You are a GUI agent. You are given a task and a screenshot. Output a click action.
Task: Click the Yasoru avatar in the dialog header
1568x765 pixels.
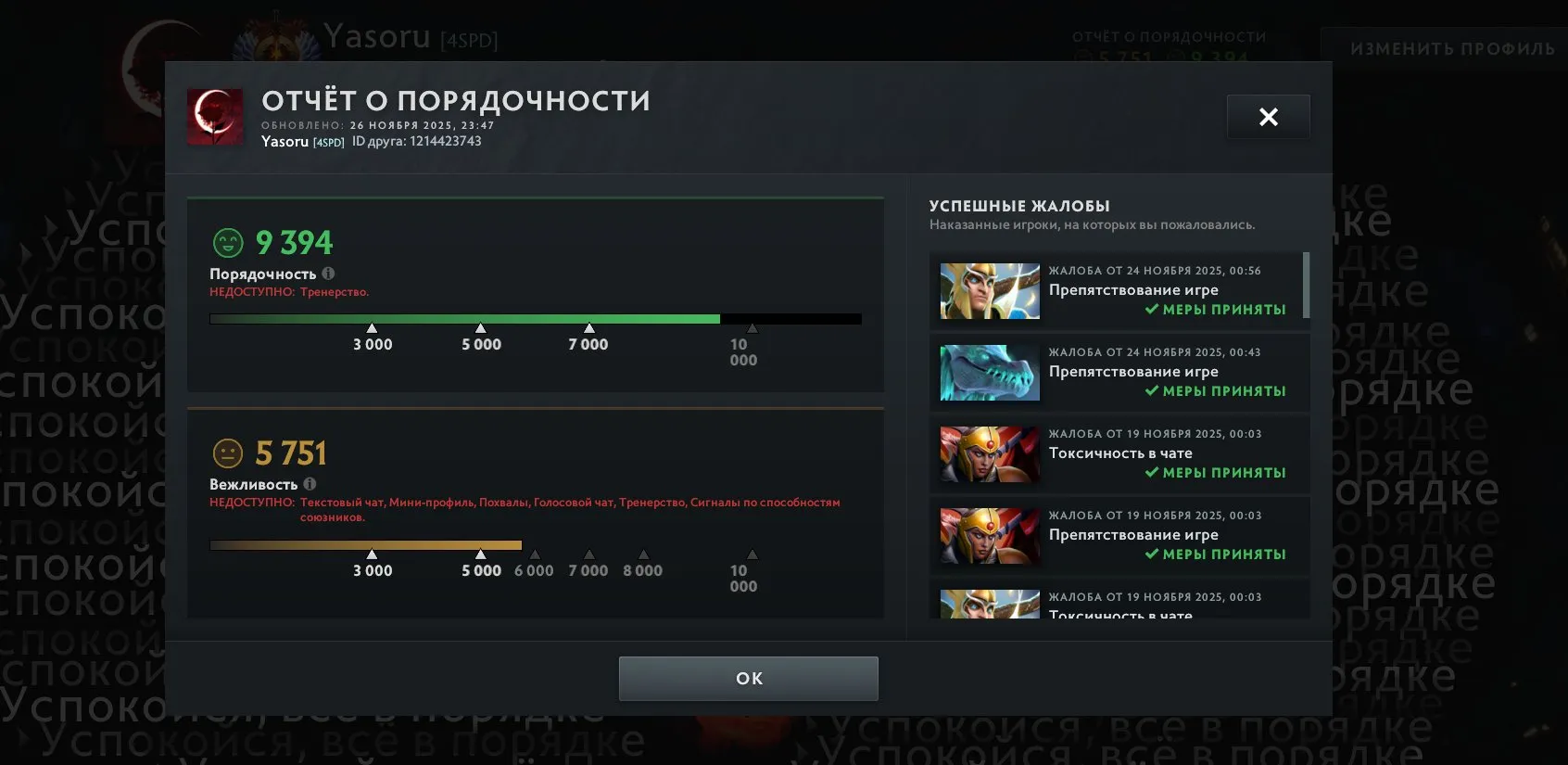(215, 117)
